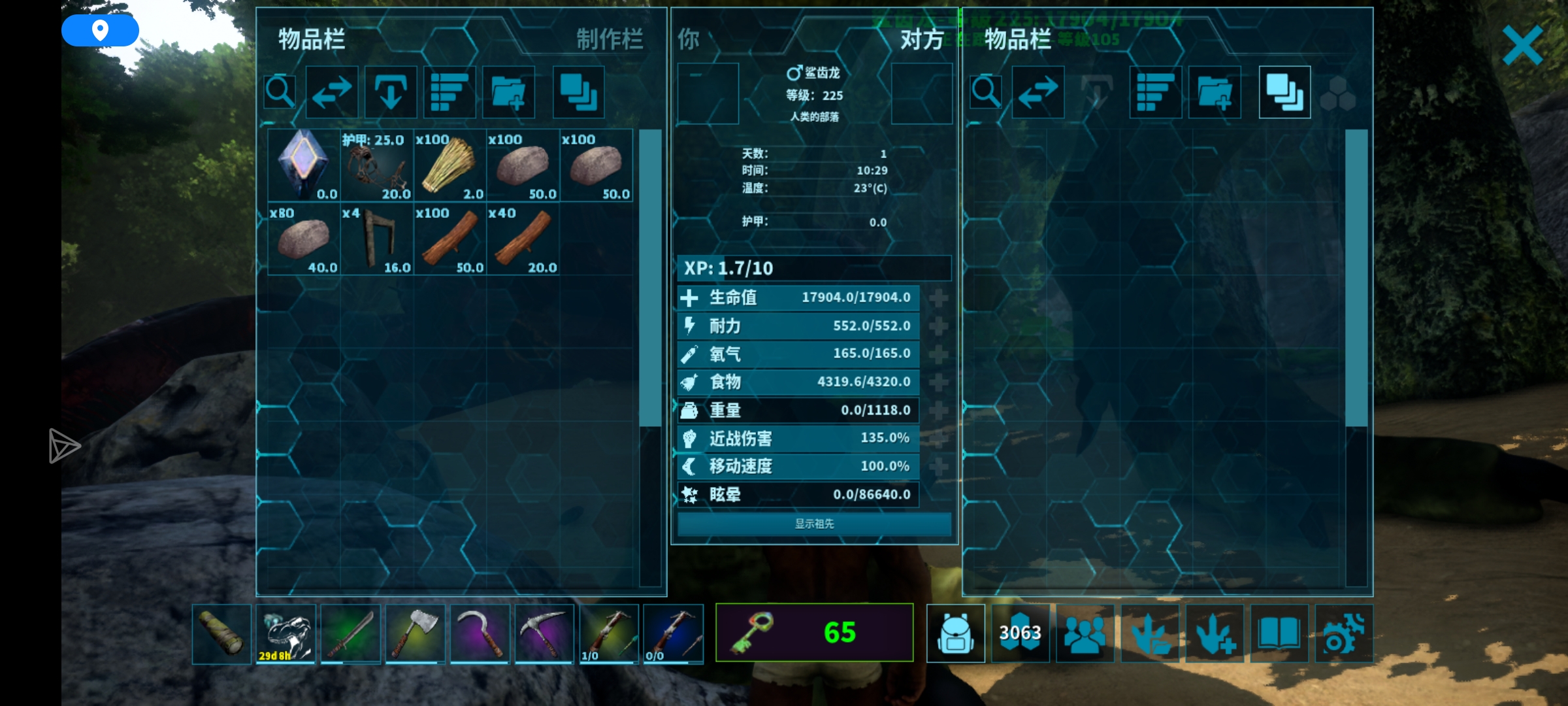The width and height of the screenshot is (1568, 706).
Task: Select the thatch bundle stack
Action: pyautogui.click(x=449, y=165)
